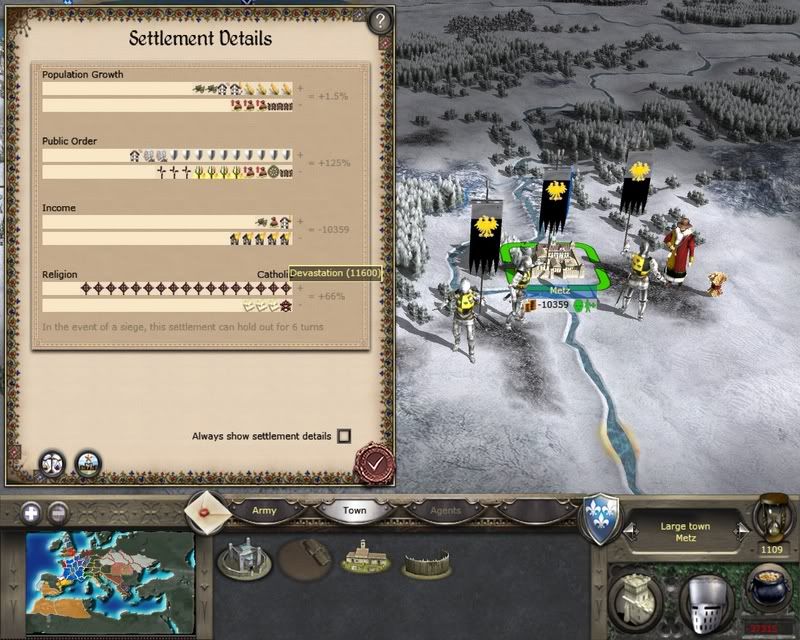Screen dimensions: 800x640
Task: Zoom out the minimap with minus button
Action: click(x=58, y=513)
